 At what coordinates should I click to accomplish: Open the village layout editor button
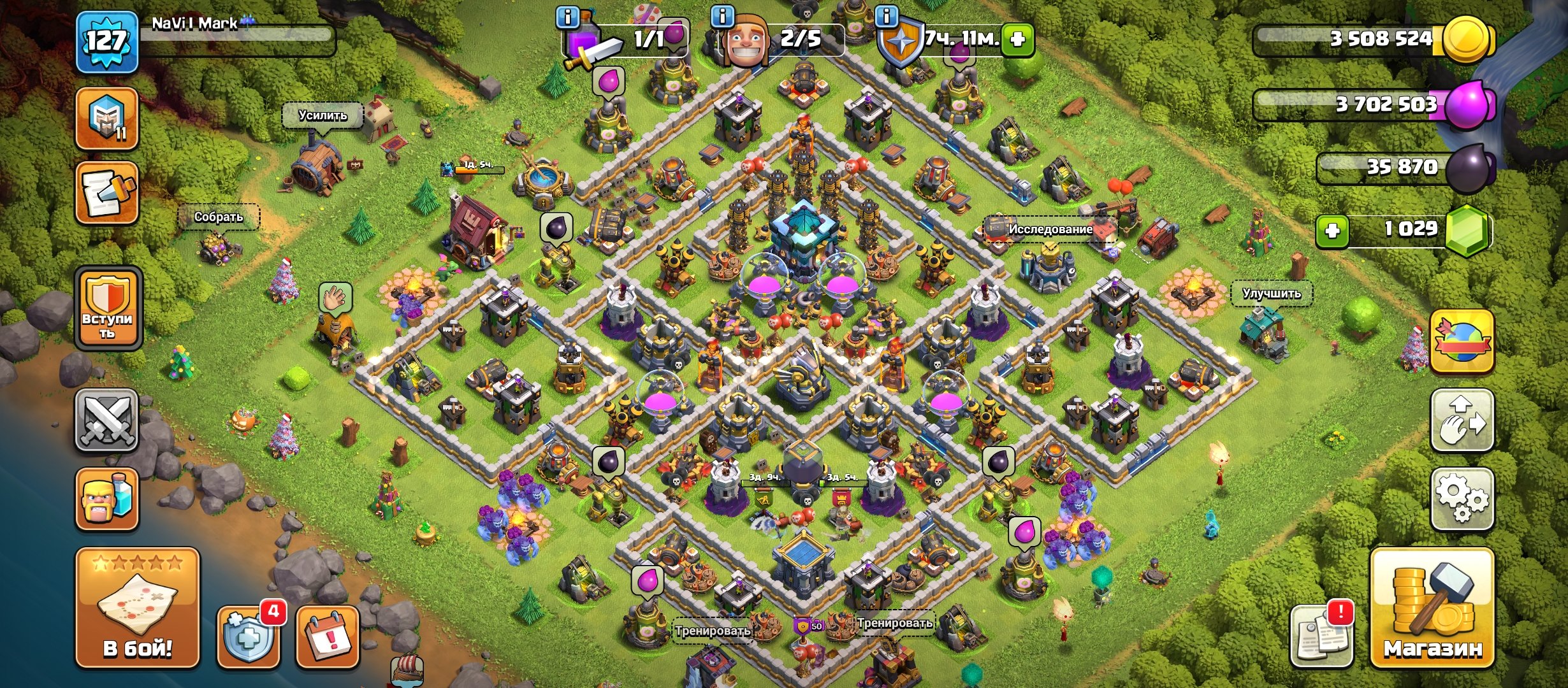click(1462, 421)
